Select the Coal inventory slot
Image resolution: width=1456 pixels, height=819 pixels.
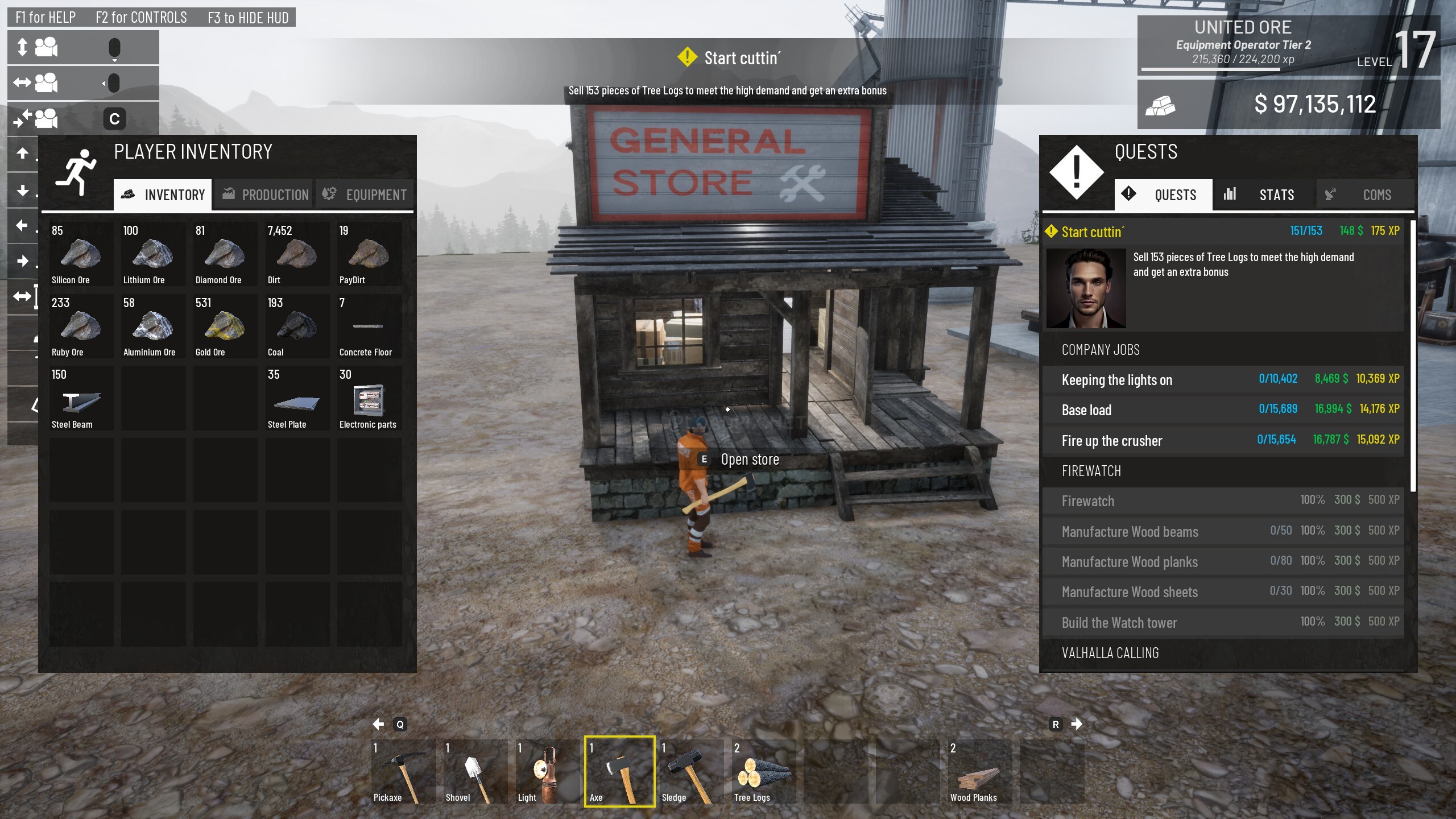click(x=297, y=326)
